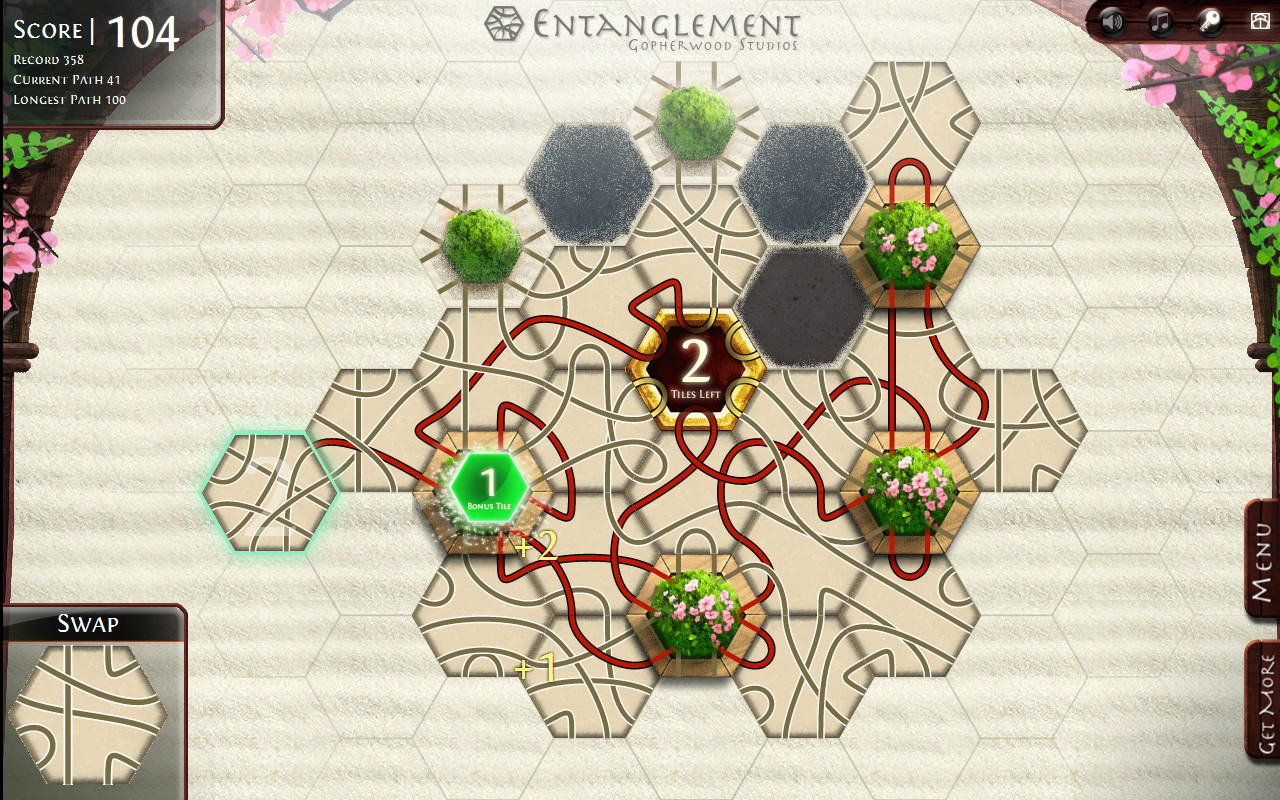
Task: Click the Swap button
Action: click(x=90, y=622)
